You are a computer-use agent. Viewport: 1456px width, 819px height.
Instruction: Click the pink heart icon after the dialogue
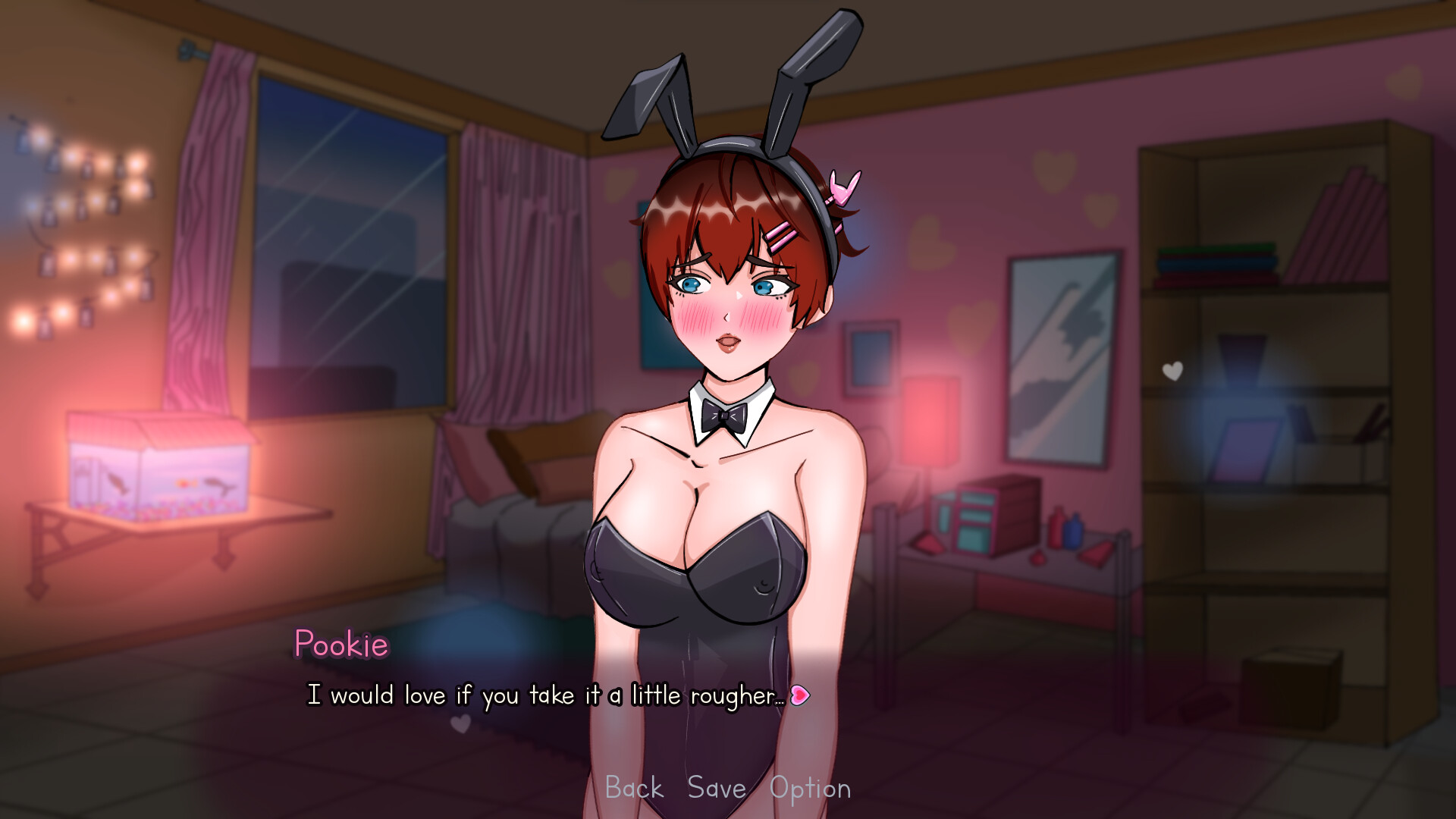(802, 694)
